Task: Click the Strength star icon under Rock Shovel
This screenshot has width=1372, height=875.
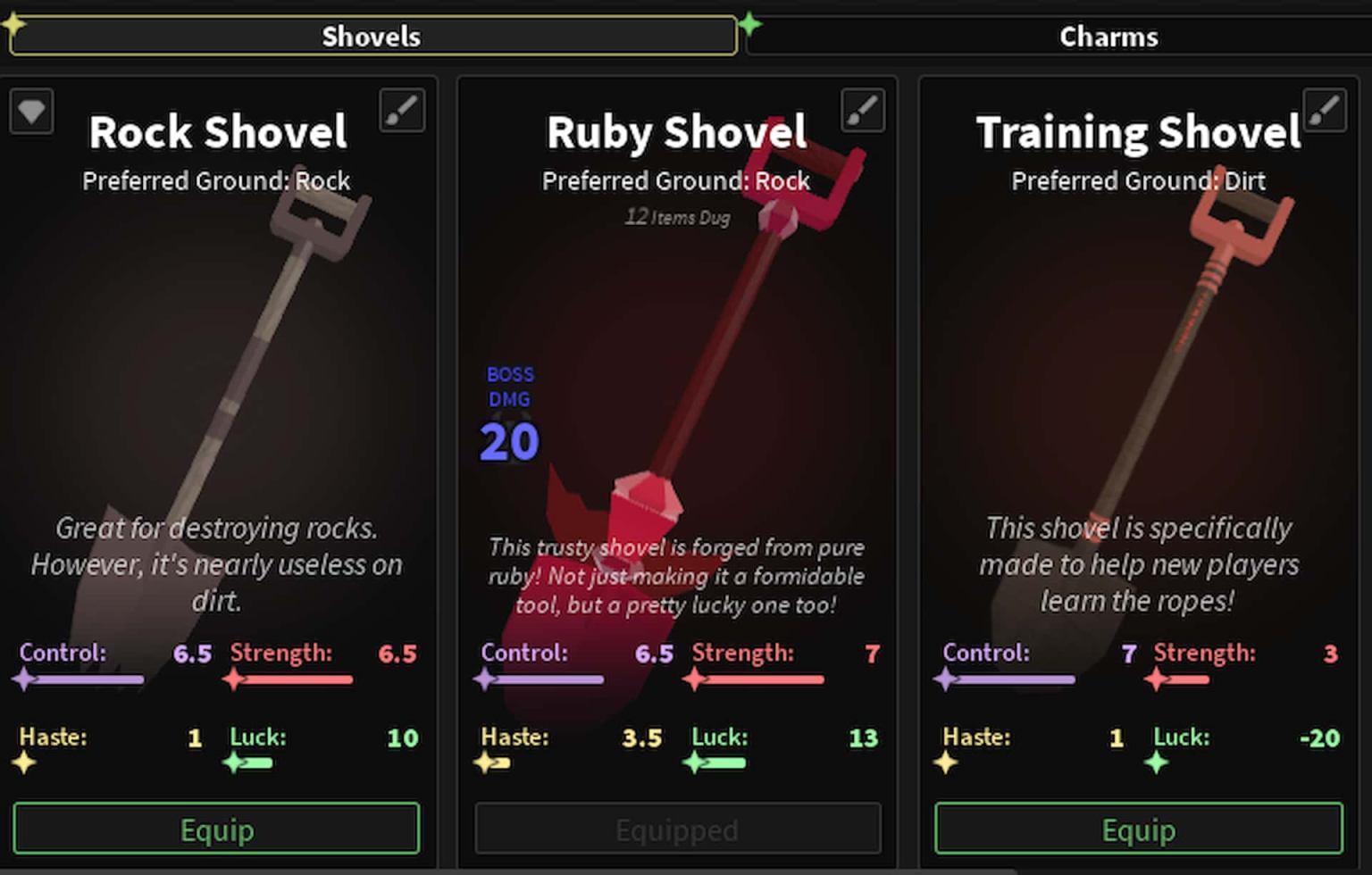Action: 233,679
